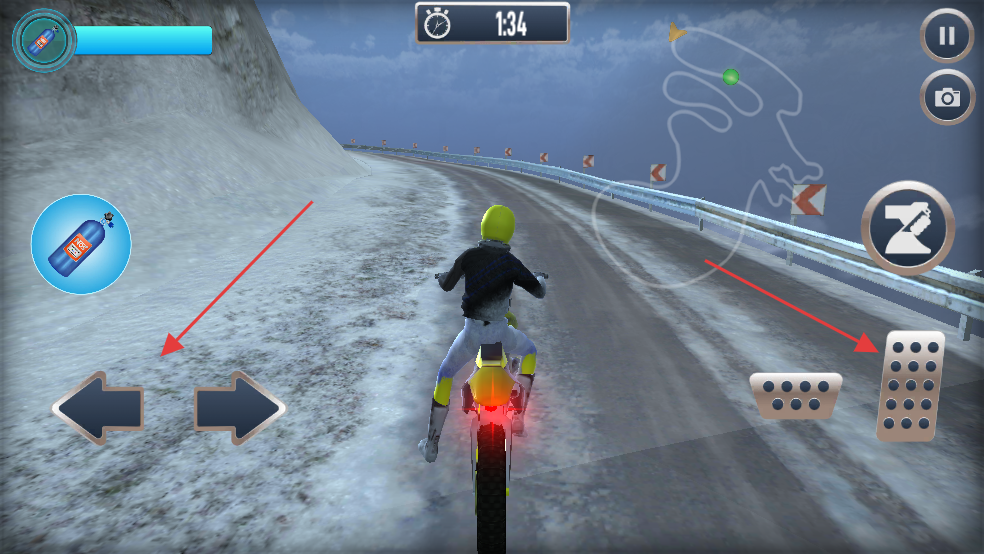Steer right with the right arrow
The image size is (984, 554).
click(240, 408)
